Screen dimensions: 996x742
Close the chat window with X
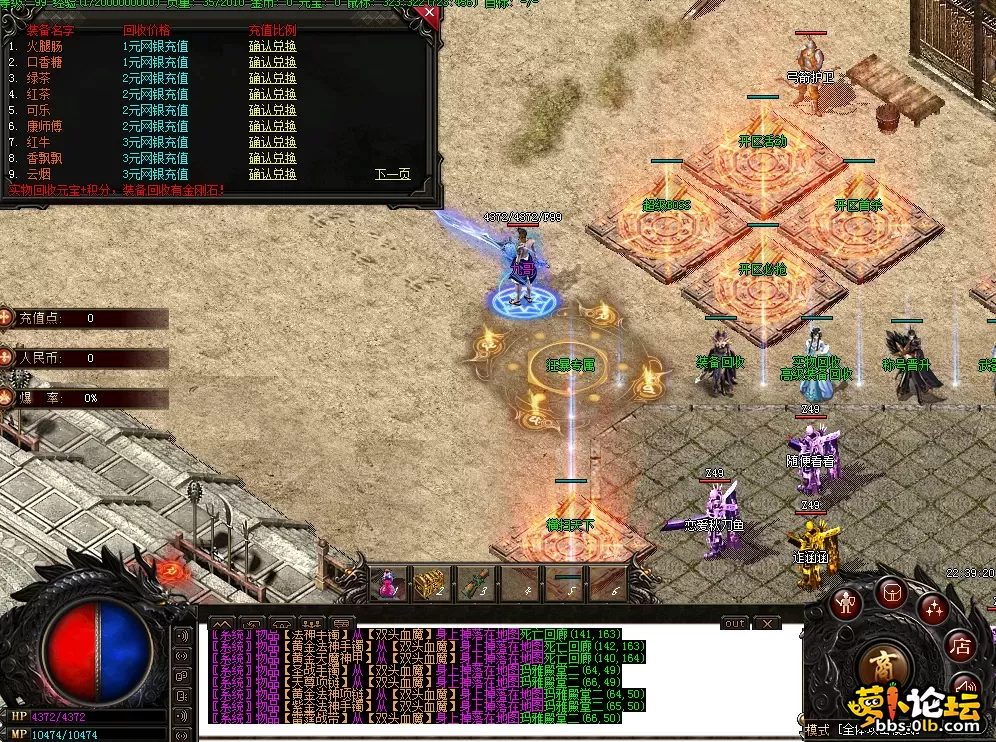pos(766,623)
